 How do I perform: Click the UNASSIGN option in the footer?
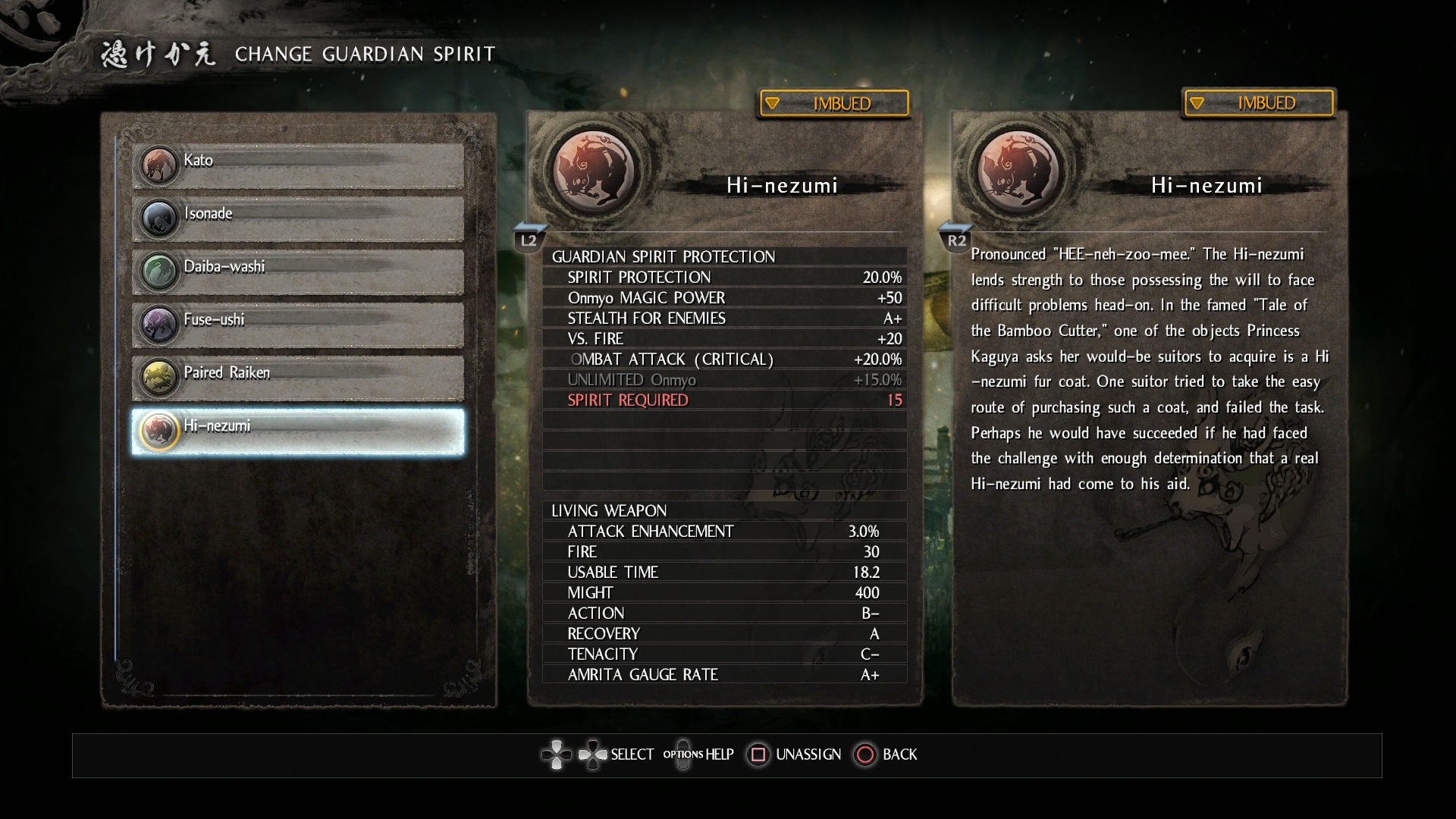(795, 755)
